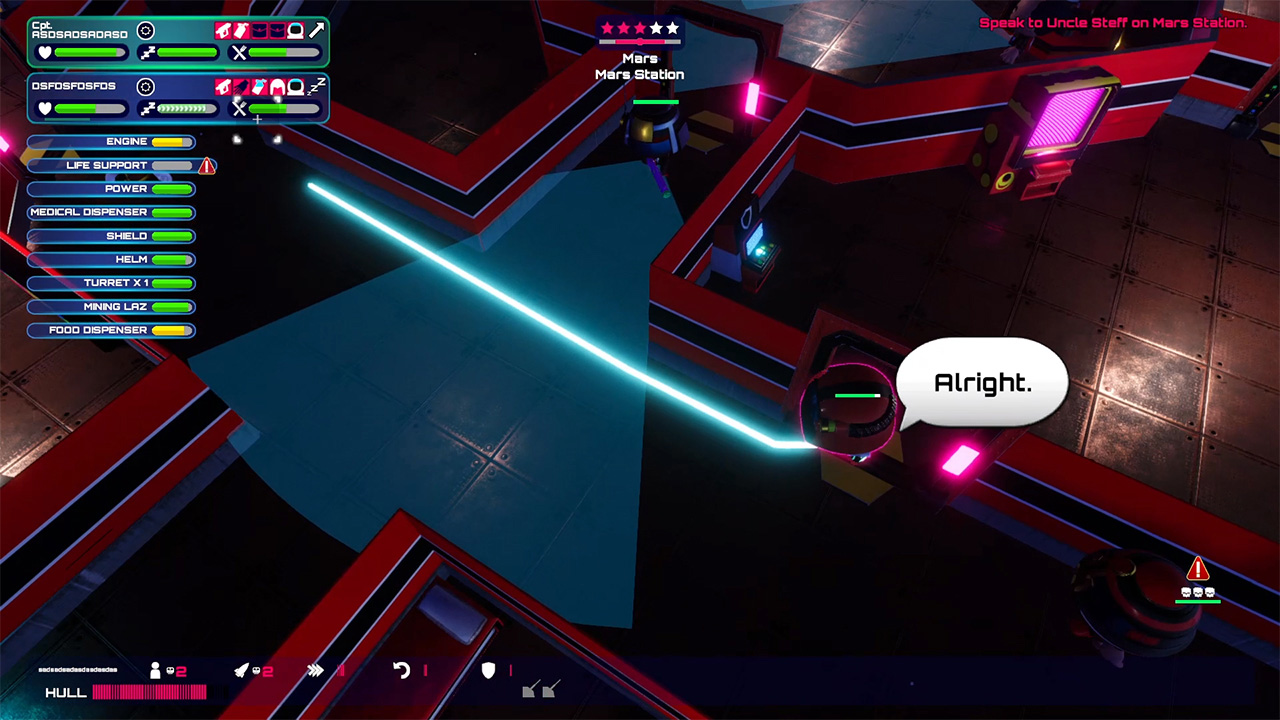Open DSFDSFDSFDS's gear settings menu
The height and width of the screenshot is (720, 1280).
pyautogui.click(x=148, y=87)
